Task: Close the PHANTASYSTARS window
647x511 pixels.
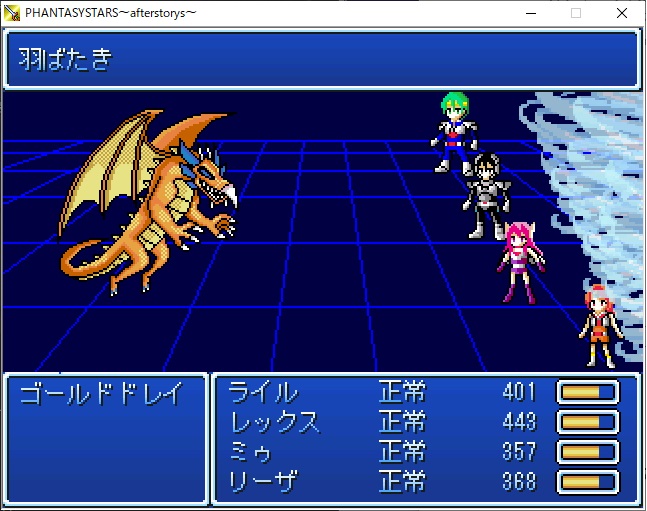Action: pyautogui.click(x=622, y=13)
